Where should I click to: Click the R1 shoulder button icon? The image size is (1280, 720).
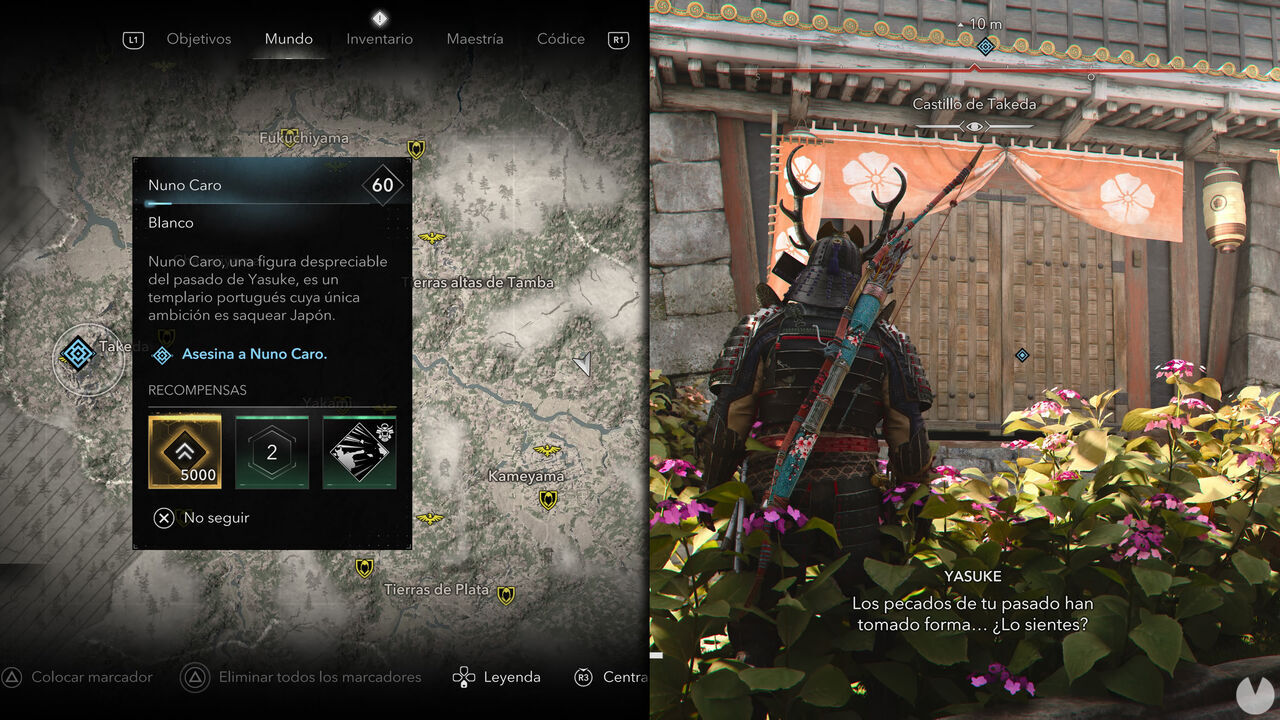[x=617, y=39]
